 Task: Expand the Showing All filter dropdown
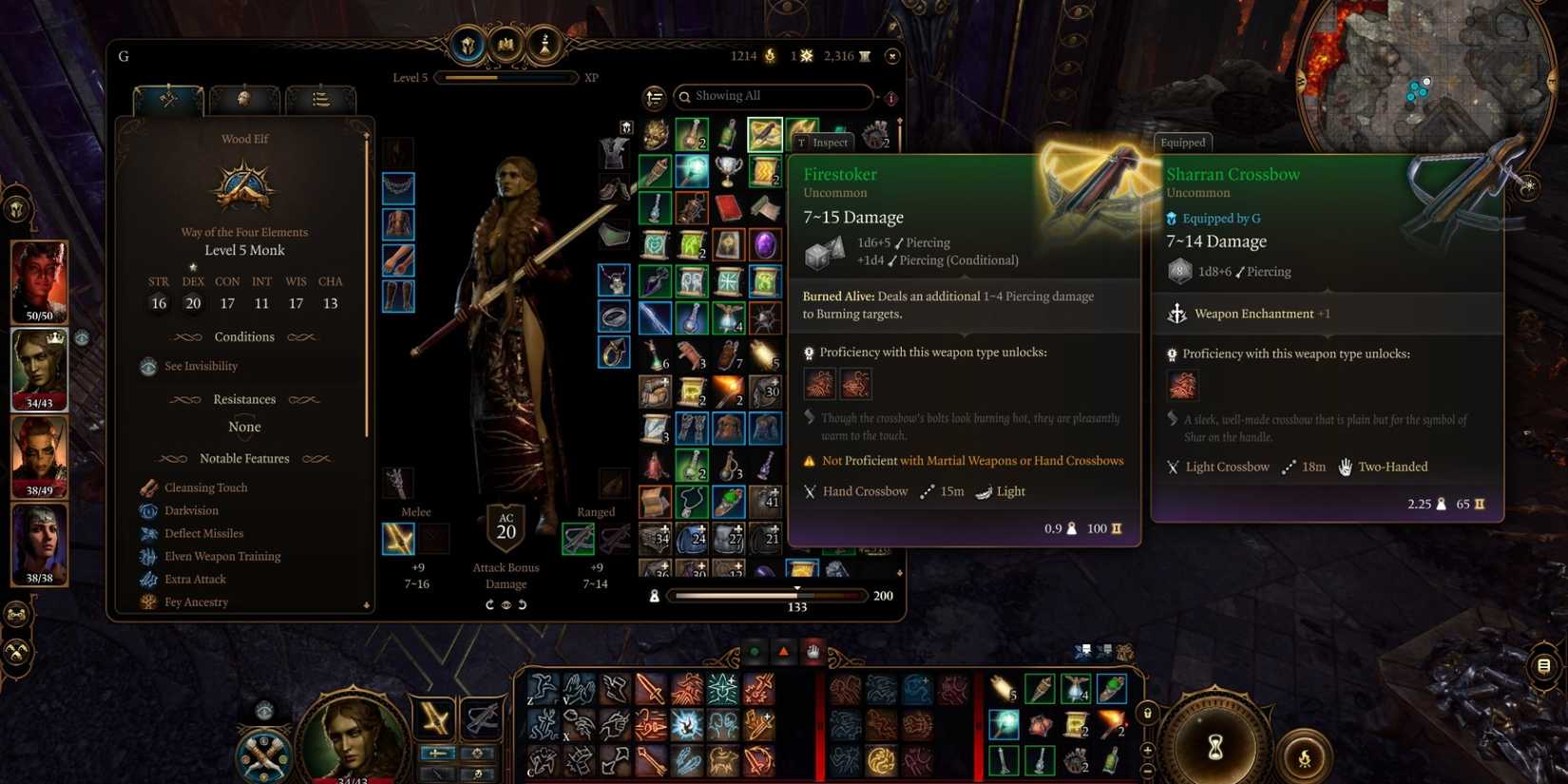tap(774, 96)
